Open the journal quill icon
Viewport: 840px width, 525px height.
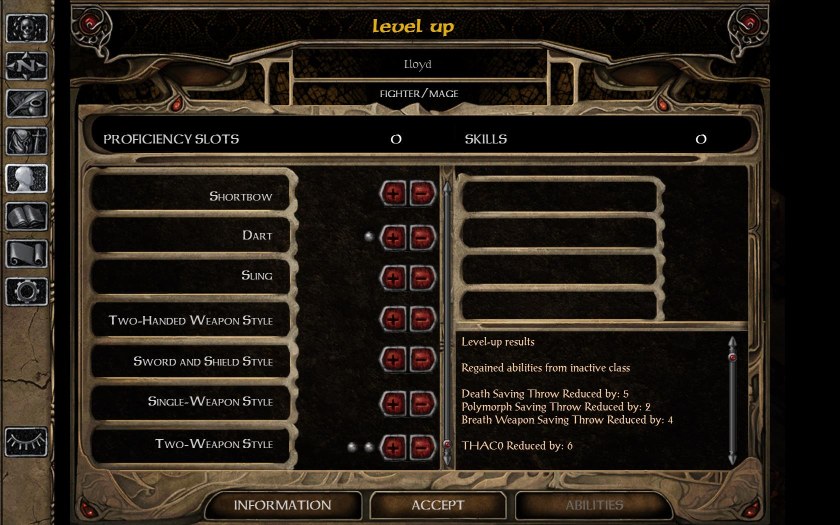click(27, 104)
